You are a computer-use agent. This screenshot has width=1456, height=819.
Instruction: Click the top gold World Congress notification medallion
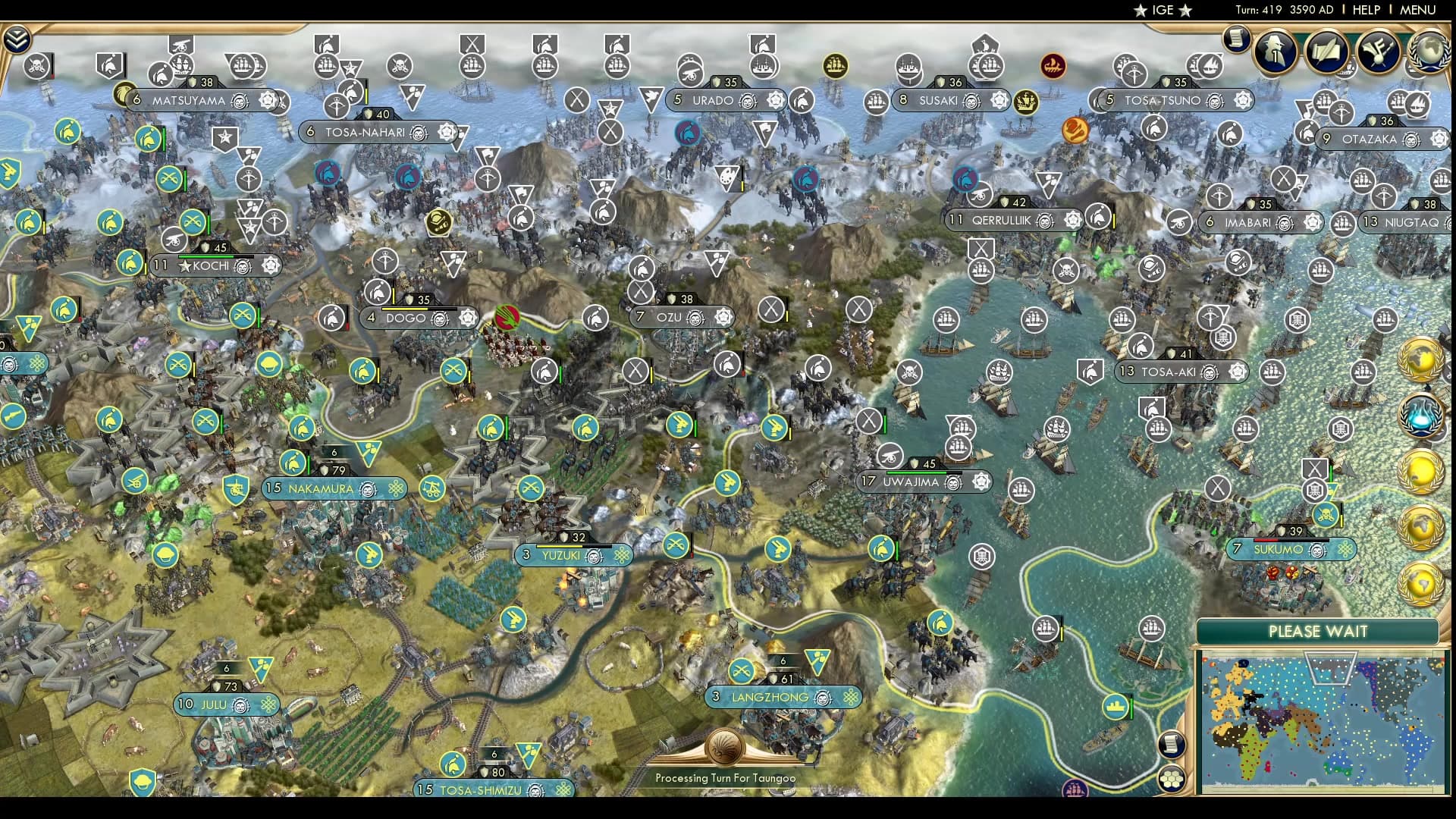(1422, 359)
